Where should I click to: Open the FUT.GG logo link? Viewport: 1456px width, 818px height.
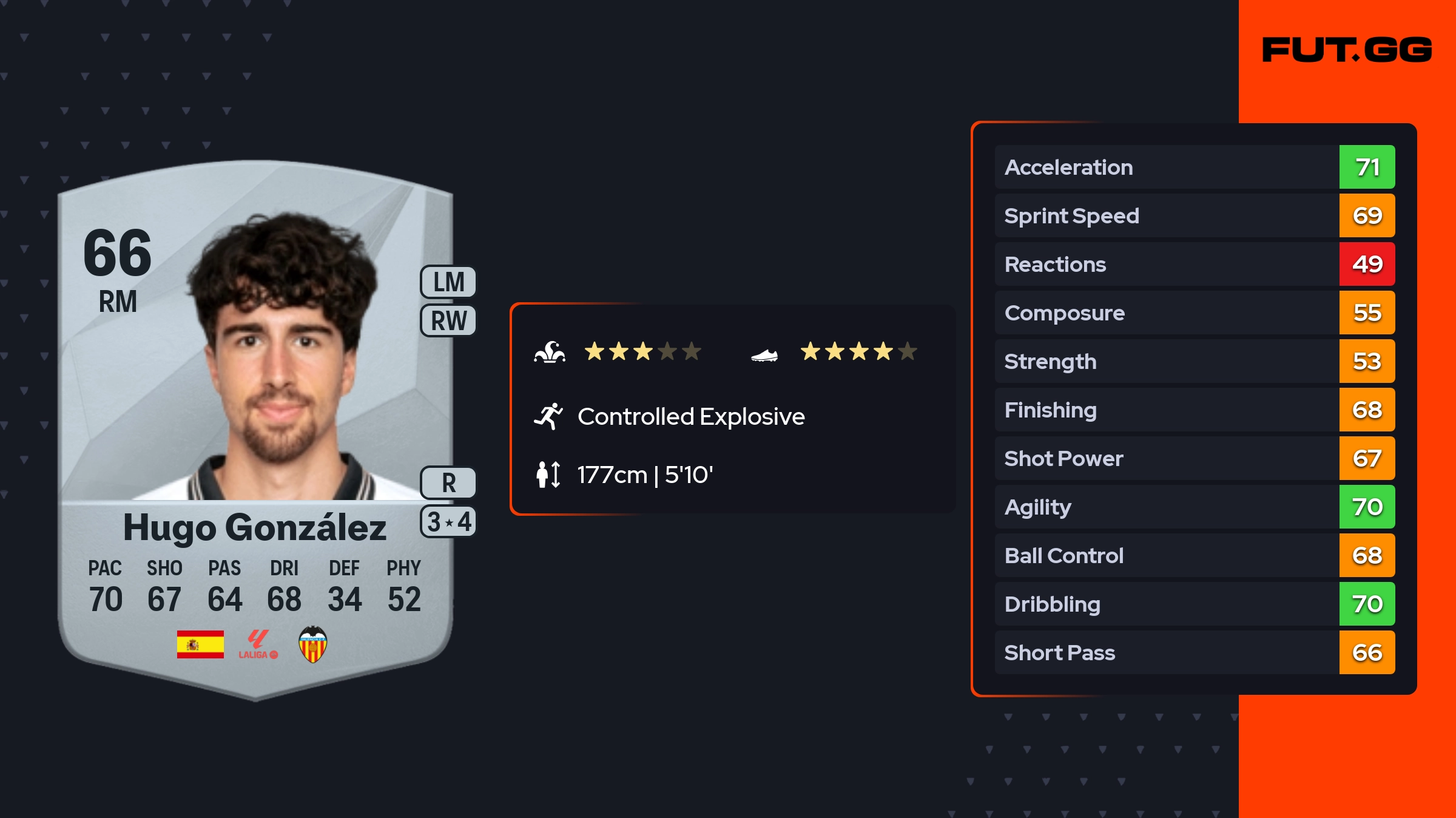tap(1347, 50)
